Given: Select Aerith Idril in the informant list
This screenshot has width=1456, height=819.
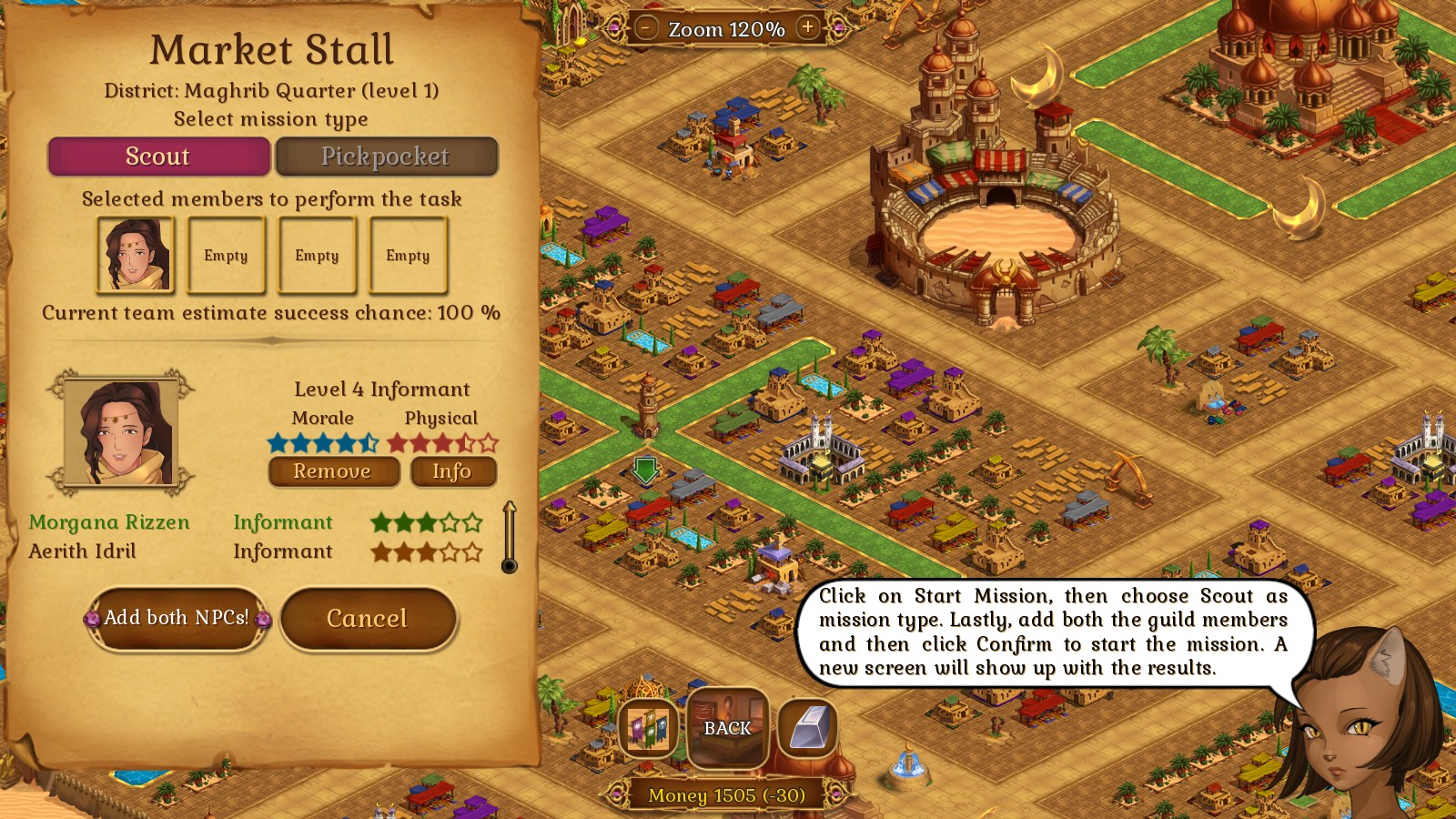Looking at the screenshot, I should click(100, 551).
